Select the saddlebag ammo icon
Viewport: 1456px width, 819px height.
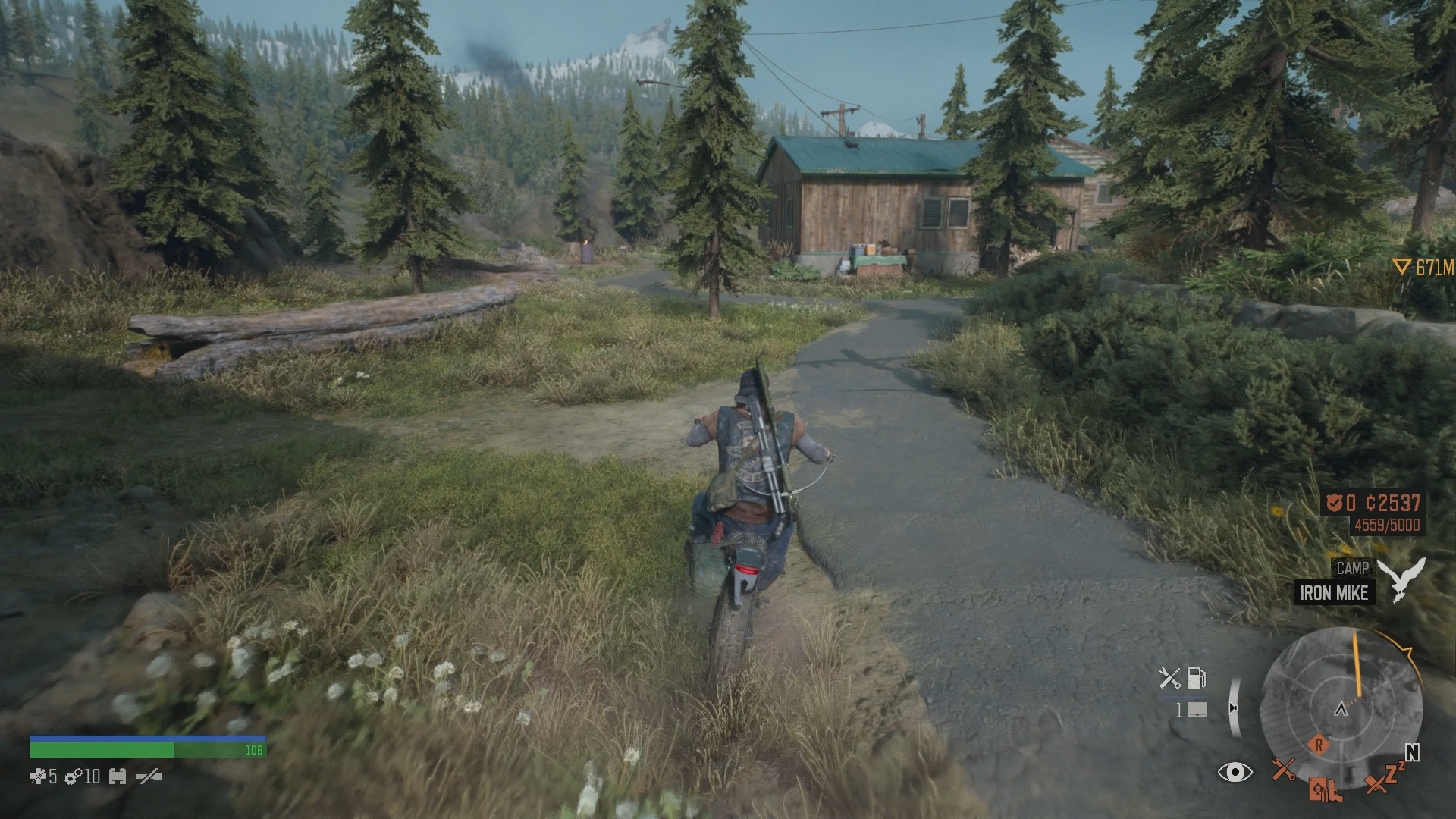click(1197, 711)
